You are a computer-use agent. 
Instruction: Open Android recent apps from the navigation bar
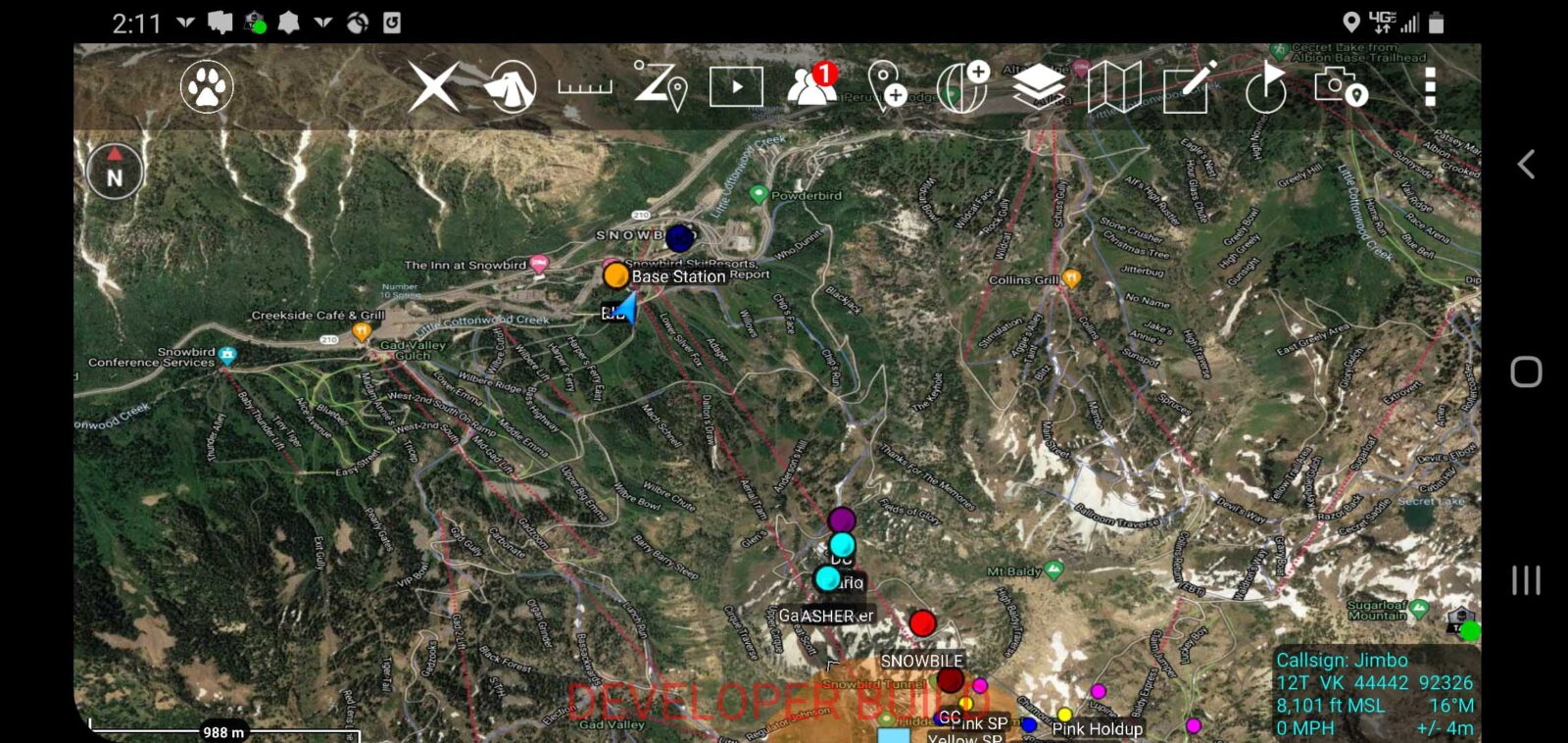click(1524, 578)
